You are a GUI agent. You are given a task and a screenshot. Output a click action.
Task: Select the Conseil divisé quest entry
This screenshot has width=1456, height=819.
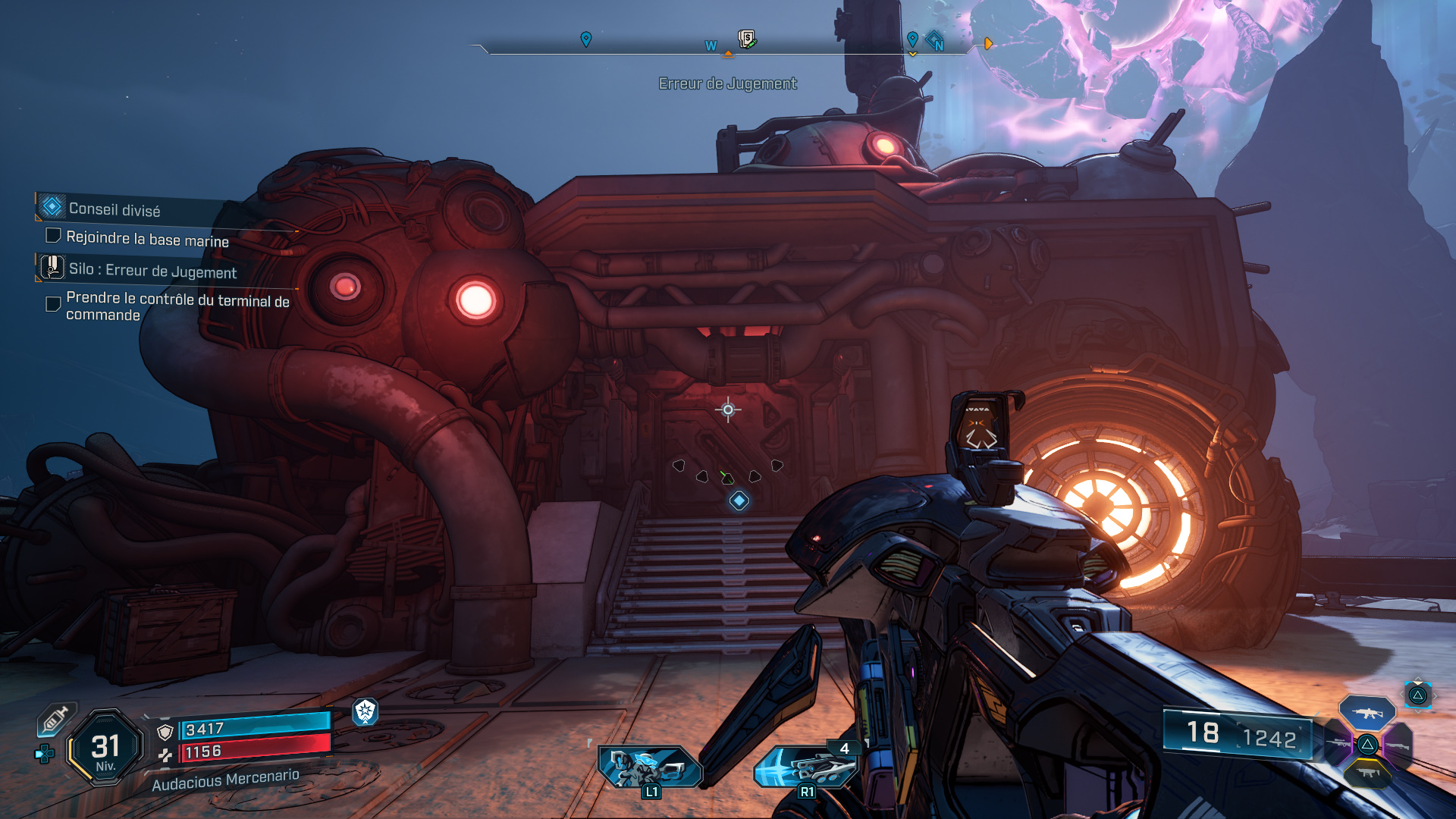(x=115, y=209)
